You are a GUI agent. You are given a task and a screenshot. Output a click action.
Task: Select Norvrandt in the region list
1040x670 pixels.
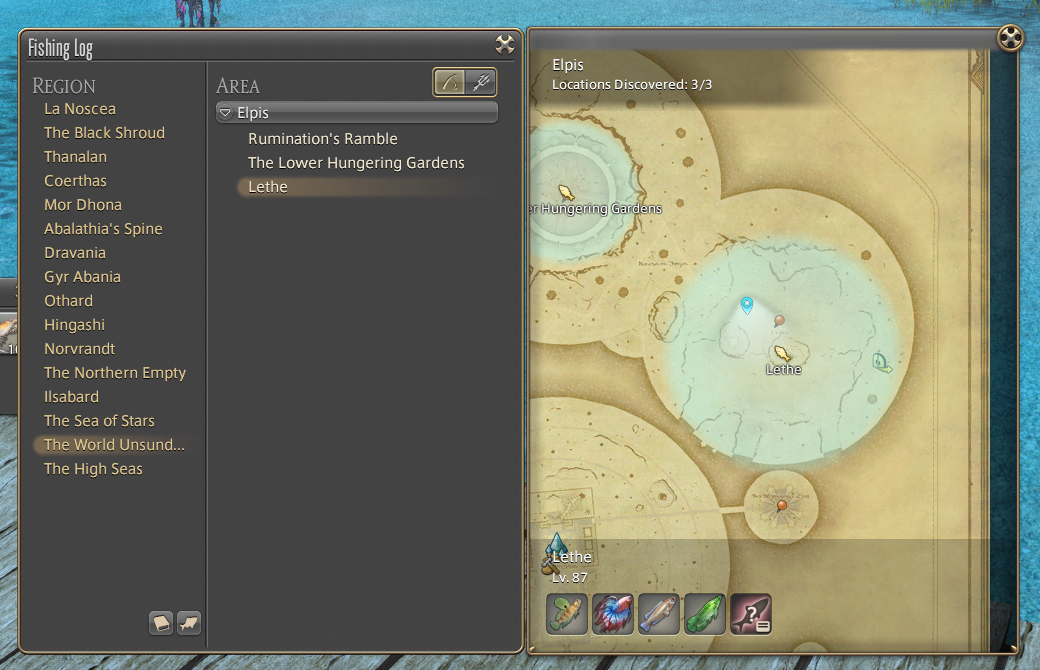(x=80, y=349)
